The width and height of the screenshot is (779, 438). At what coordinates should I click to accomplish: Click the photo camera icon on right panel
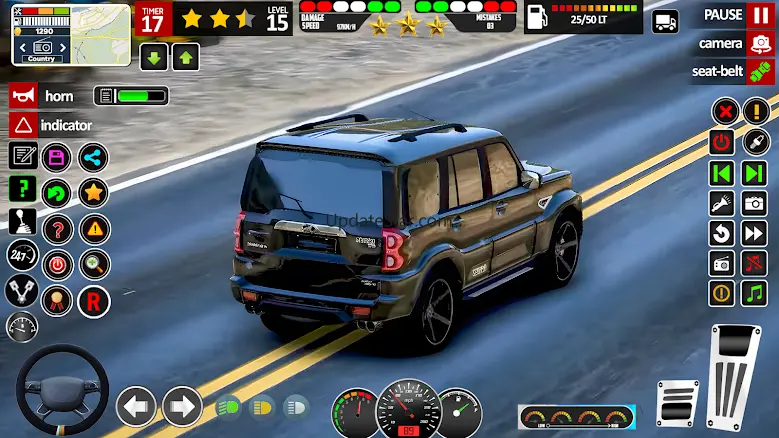coord(754,203)
